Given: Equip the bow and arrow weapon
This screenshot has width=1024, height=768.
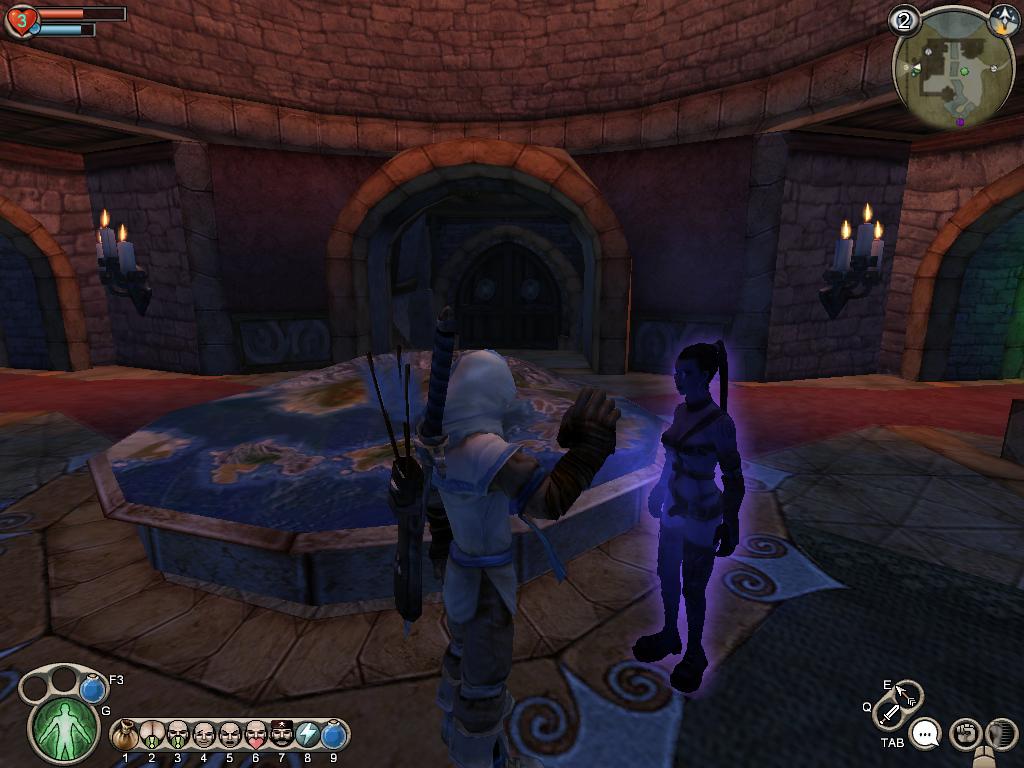Looking at the screenshot, I should click(x=907, y=694).
